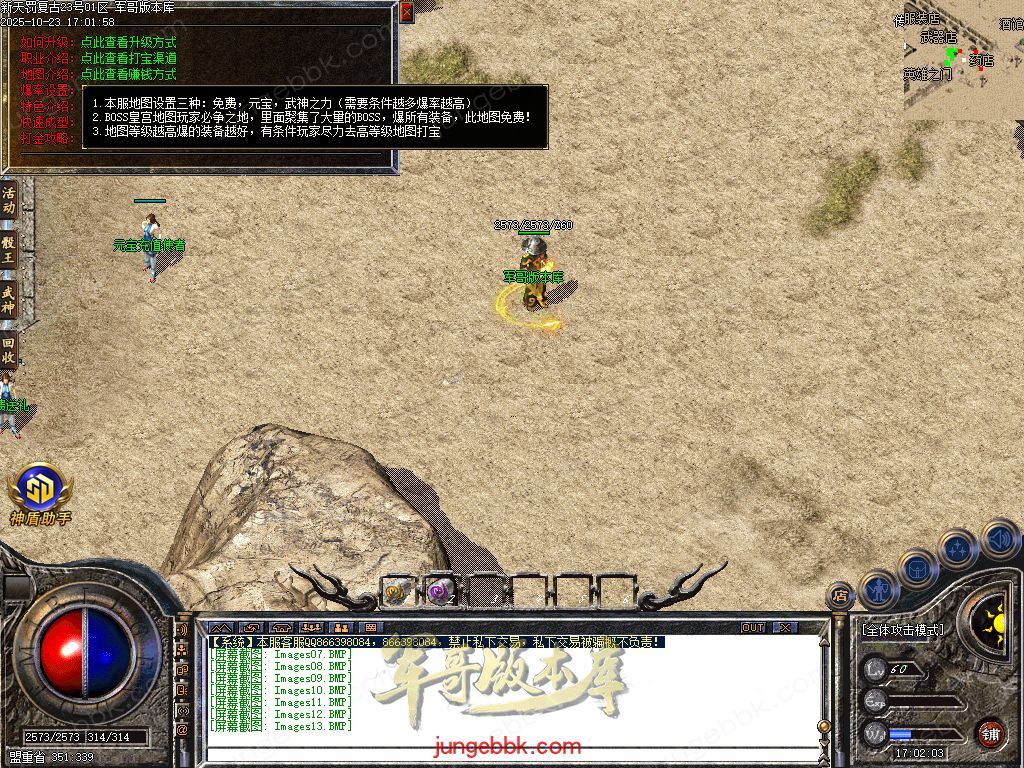The height and width of the screenshot is (768, 1024).
Task: Close the game with the chat bar X button
Action: pos(785,628)
